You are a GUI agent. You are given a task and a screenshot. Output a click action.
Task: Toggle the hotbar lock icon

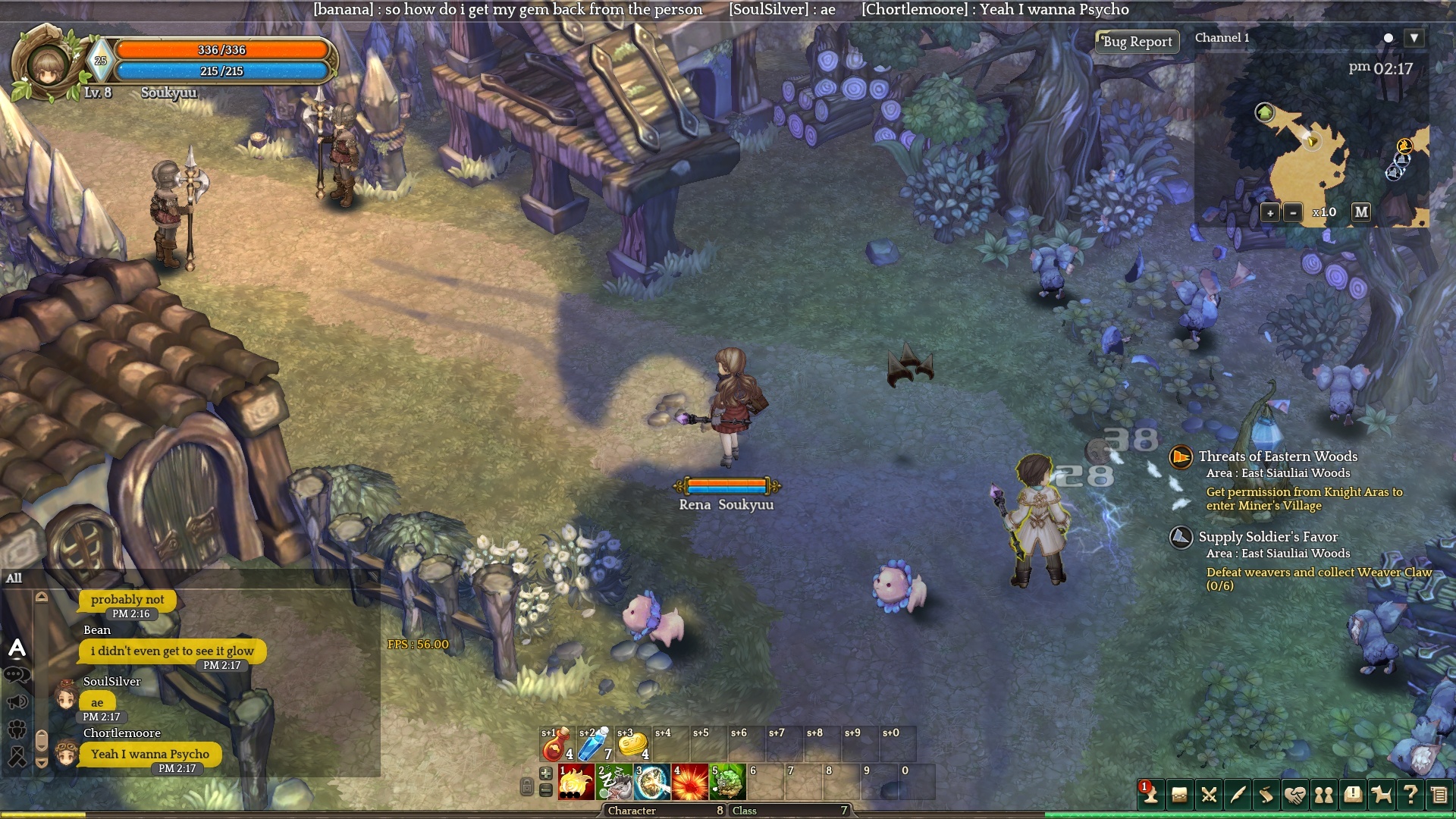tap(526, 787)
